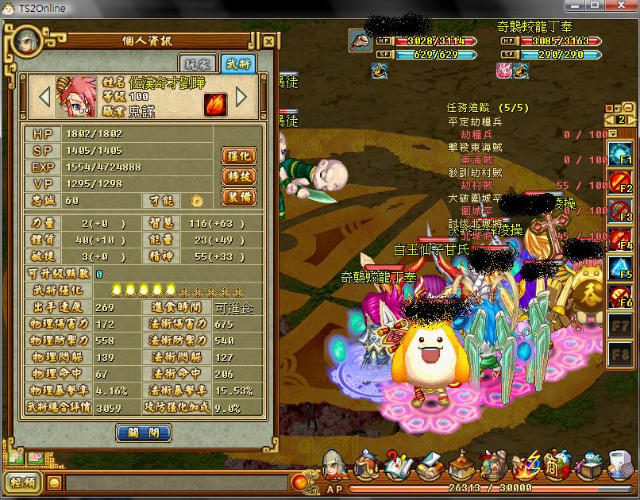Click the flame skill icon beside the portrait
The image size is (640, 500).
click(215, 103)
